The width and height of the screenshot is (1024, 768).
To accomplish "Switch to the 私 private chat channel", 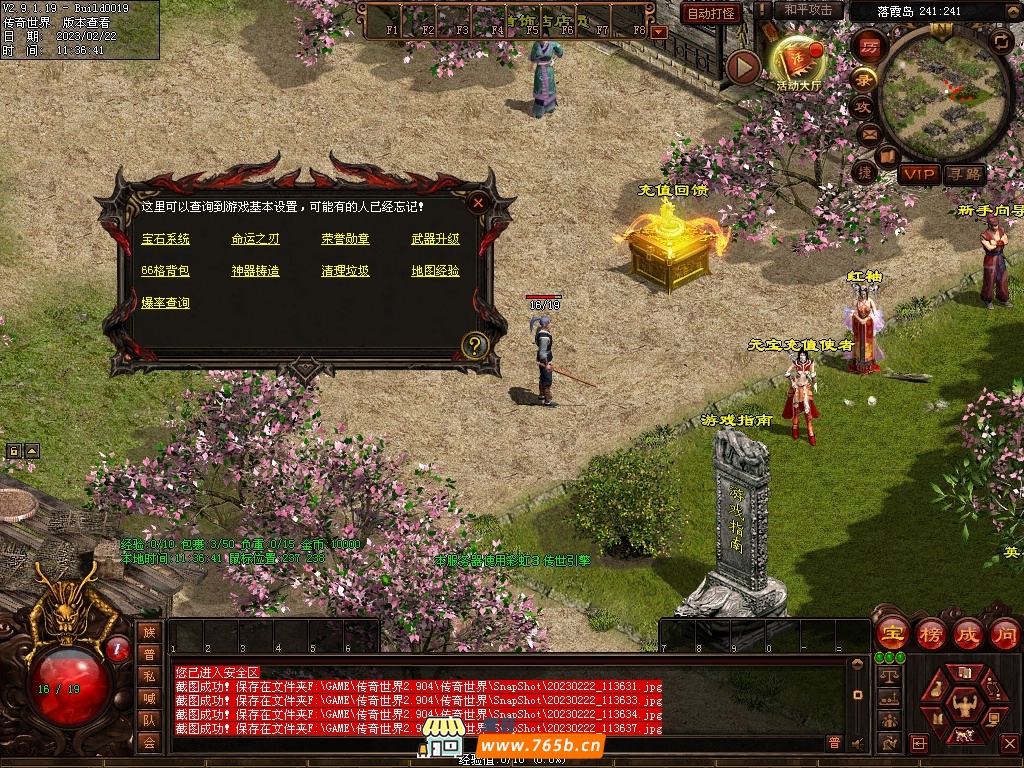I will (x=149, y=675).
